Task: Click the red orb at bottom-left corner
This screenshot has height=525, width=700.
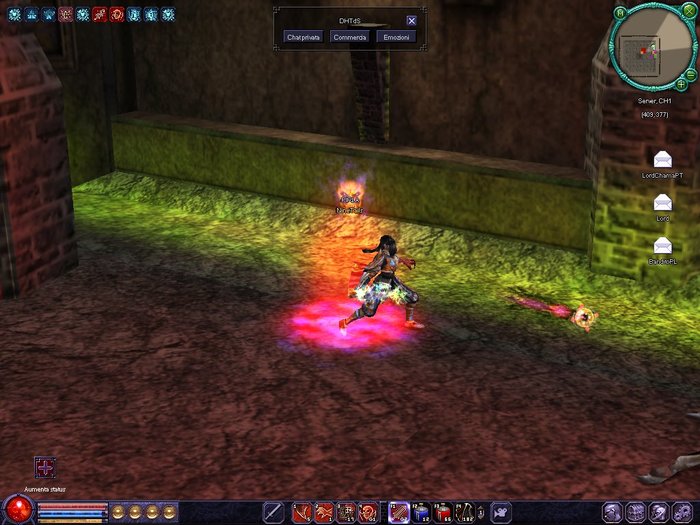Action: click(17, 509)
